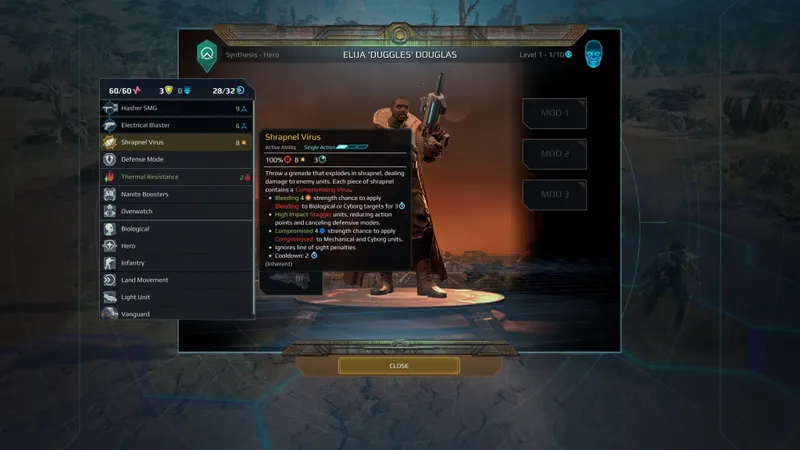Select the Land Movement row
Screen dimensions: 800x450
(175, 280)
